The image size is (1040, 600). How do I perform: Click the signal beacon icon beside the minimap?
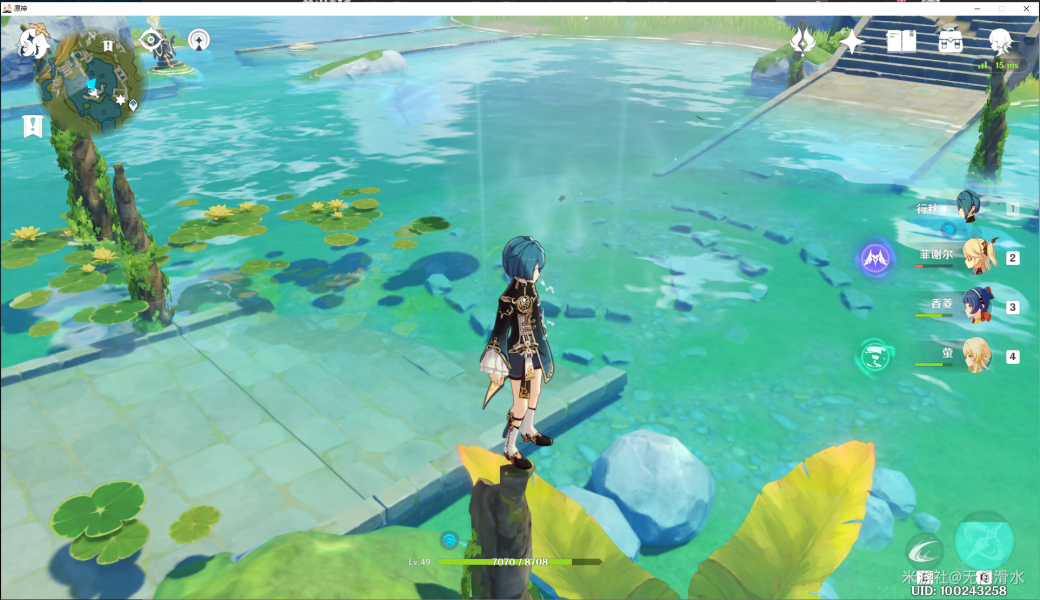[199, 41]
